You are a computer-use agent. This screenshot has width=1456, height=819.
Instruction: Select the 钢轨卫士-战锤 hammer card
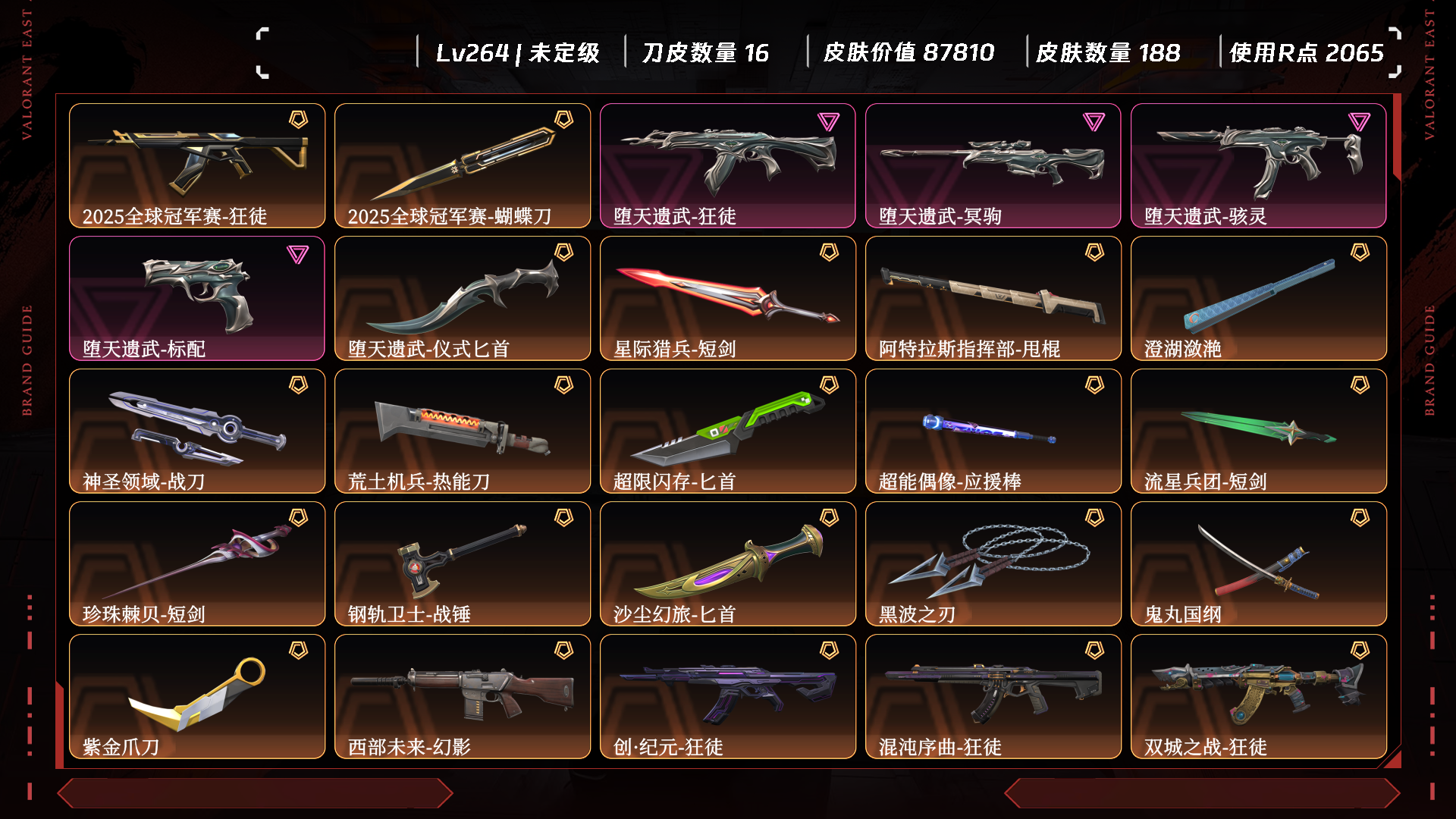point(463,563)
